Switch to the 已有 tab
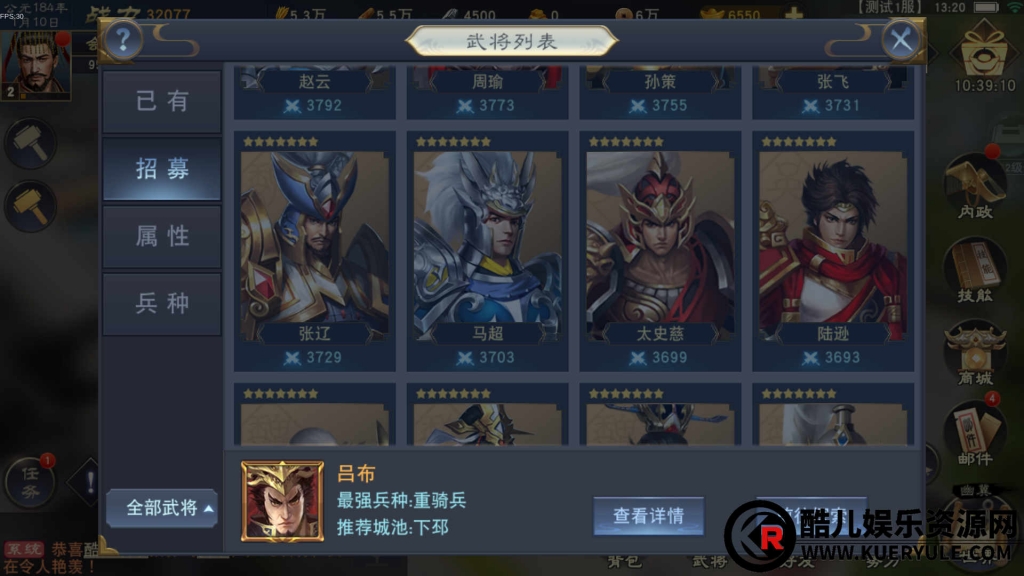The height and width of the screenshot is (576, 1024). pos(162,101)
